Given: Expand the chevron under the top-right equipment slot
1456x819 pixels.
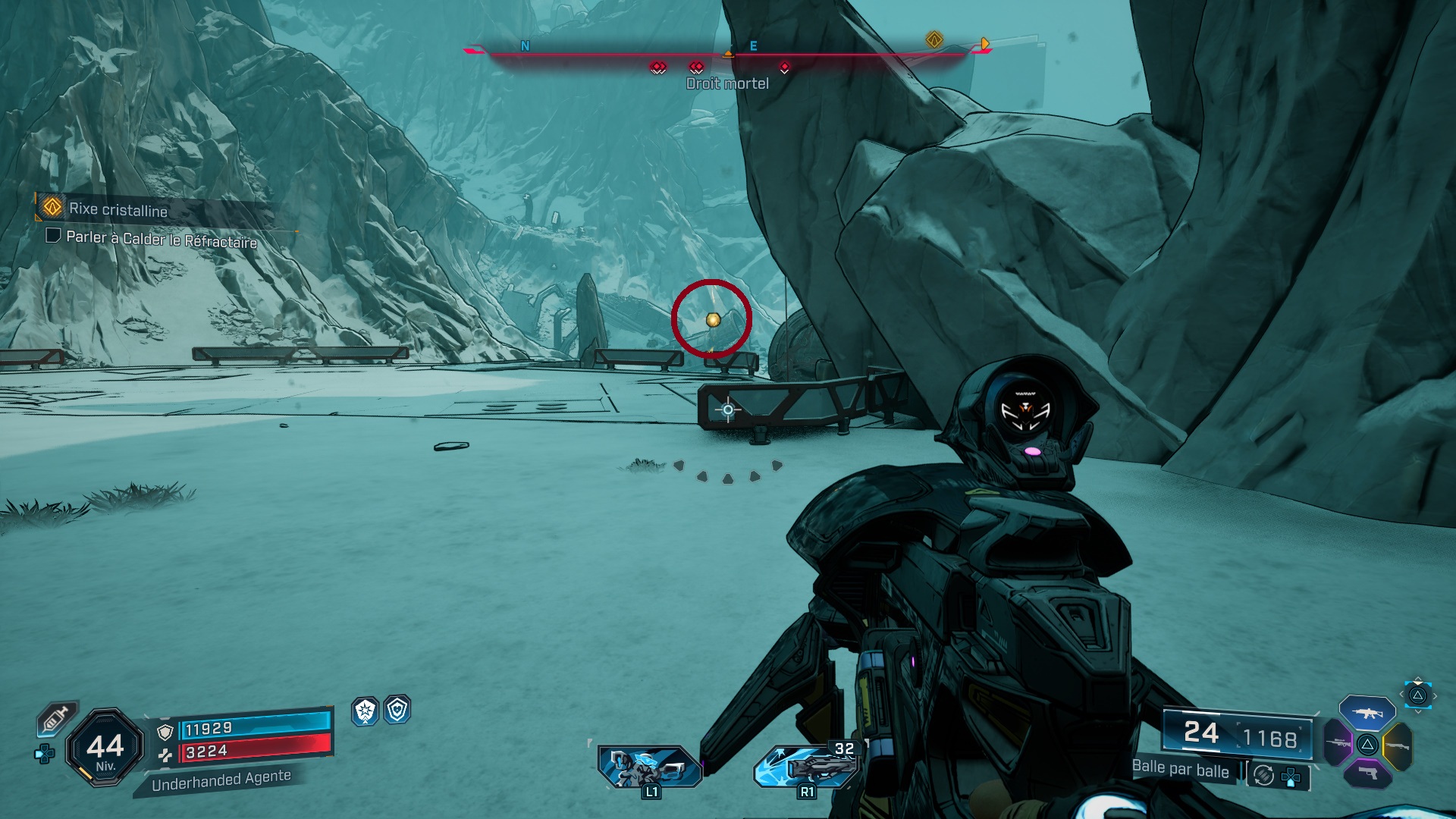Looking at the screenshot, I should coord(1418,712).
